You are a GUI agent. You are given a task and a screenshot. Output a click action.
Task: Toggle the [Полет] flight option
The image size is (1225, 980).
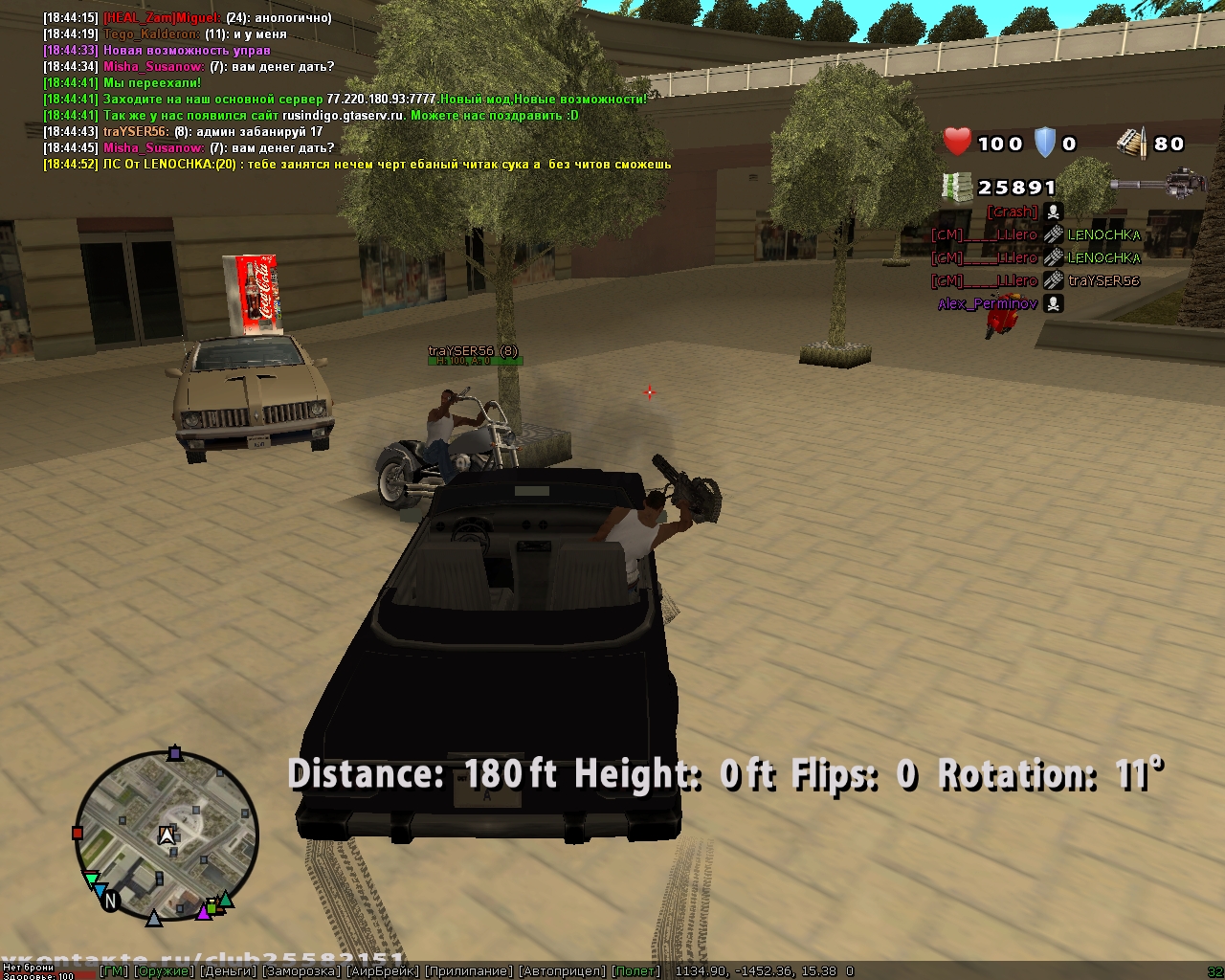coord(635,971)
